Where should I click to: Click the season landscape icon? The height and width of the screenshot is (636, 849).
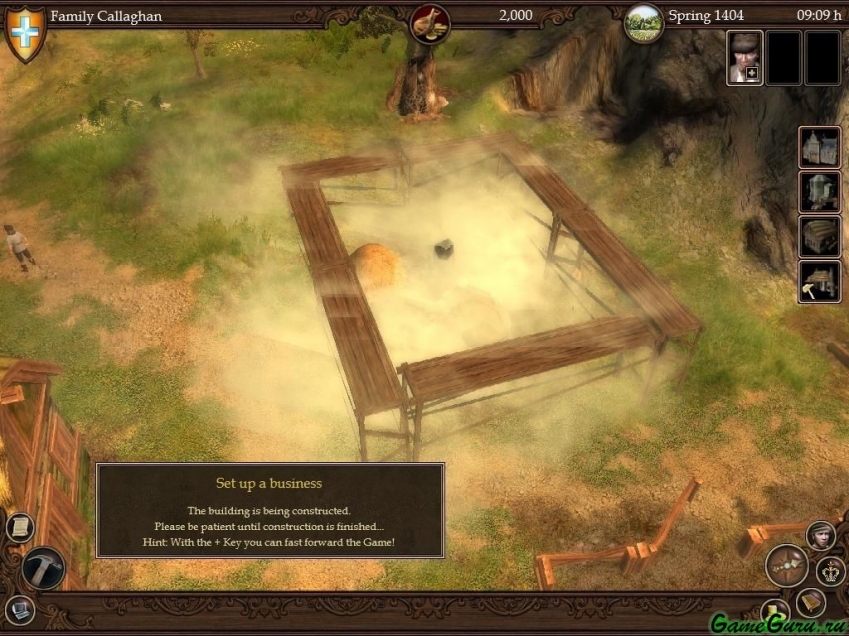(x=644, y=23)
